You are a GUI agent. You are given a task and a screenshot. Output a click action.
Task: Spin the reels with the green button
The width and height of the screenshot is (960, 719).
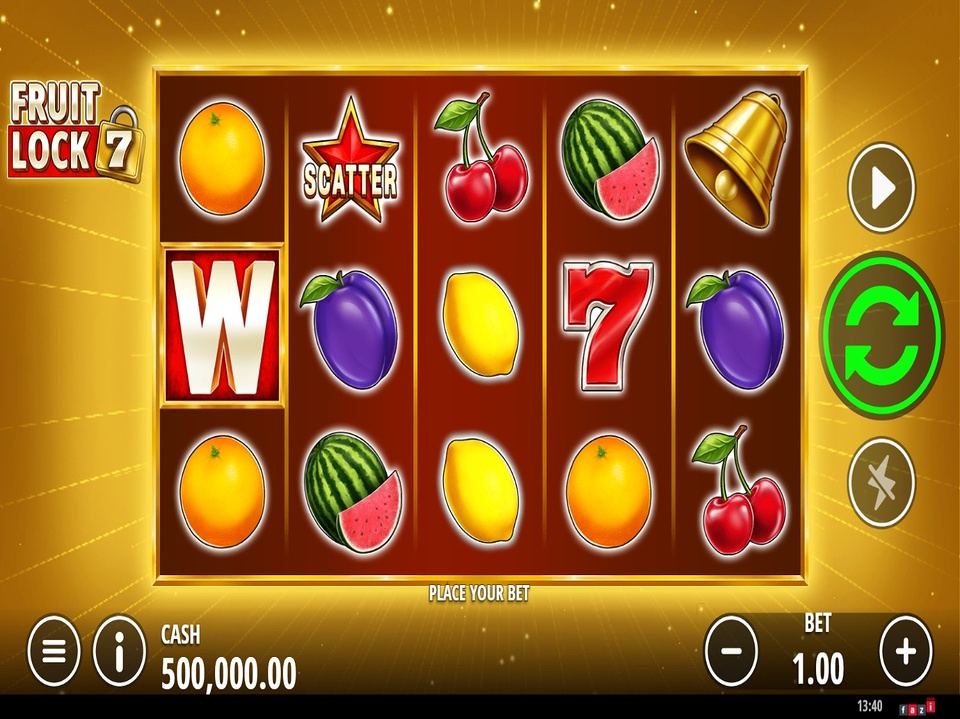pos(882,333)
